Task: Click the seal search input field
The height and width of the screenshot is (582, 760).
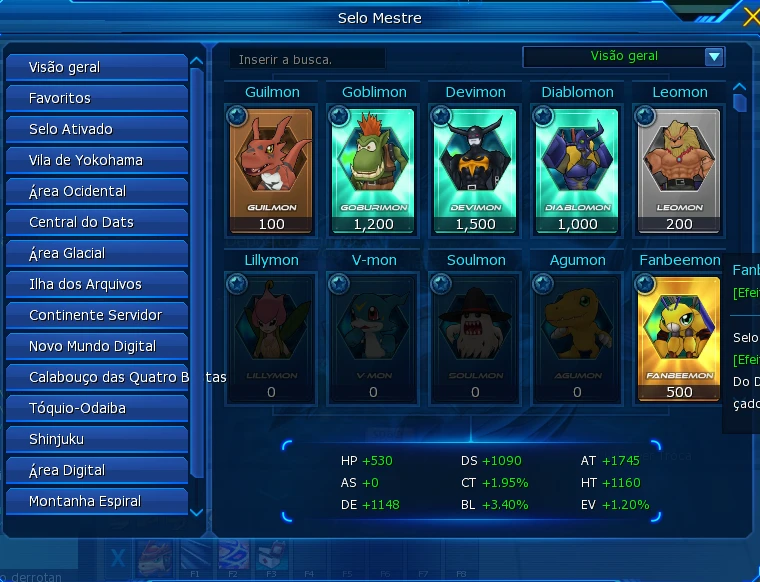Action: 306,59
